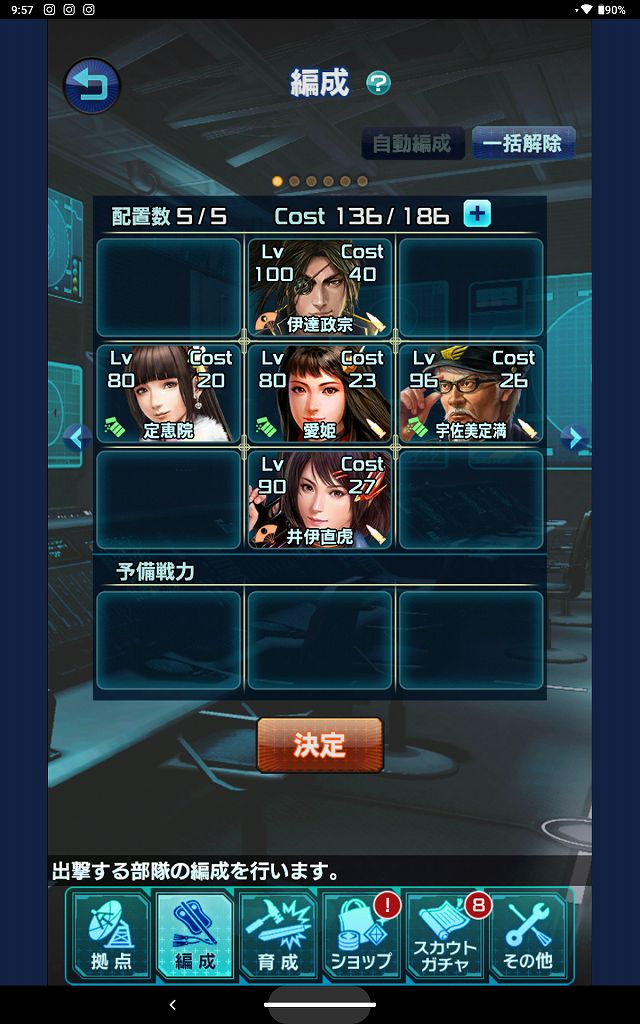Viewport: 640px width, 1024px height.
Task: Choose the 定恵院 unit card
Action: [x=169, y=393]
